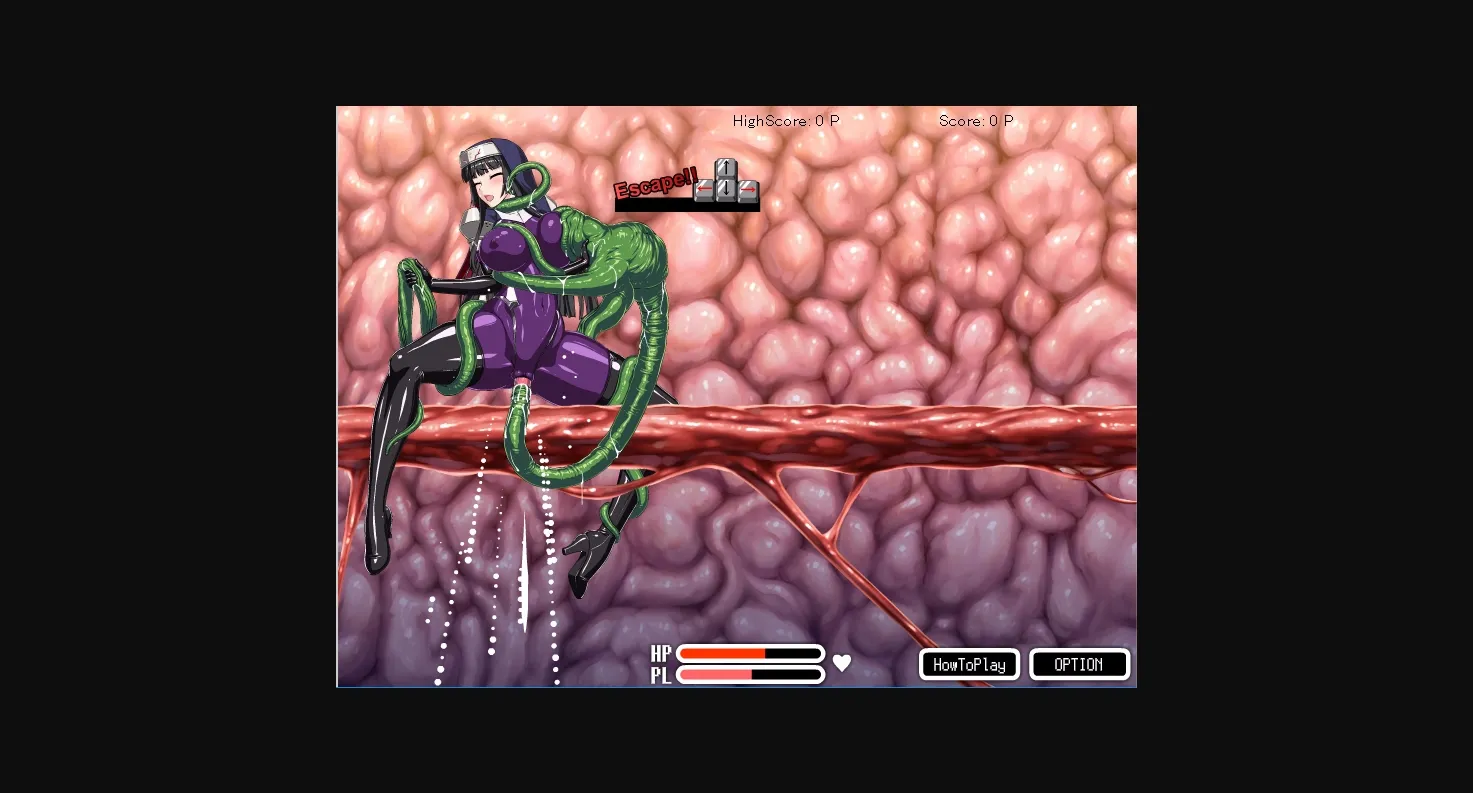Open the HowToPlay instructions

point(969,664)
